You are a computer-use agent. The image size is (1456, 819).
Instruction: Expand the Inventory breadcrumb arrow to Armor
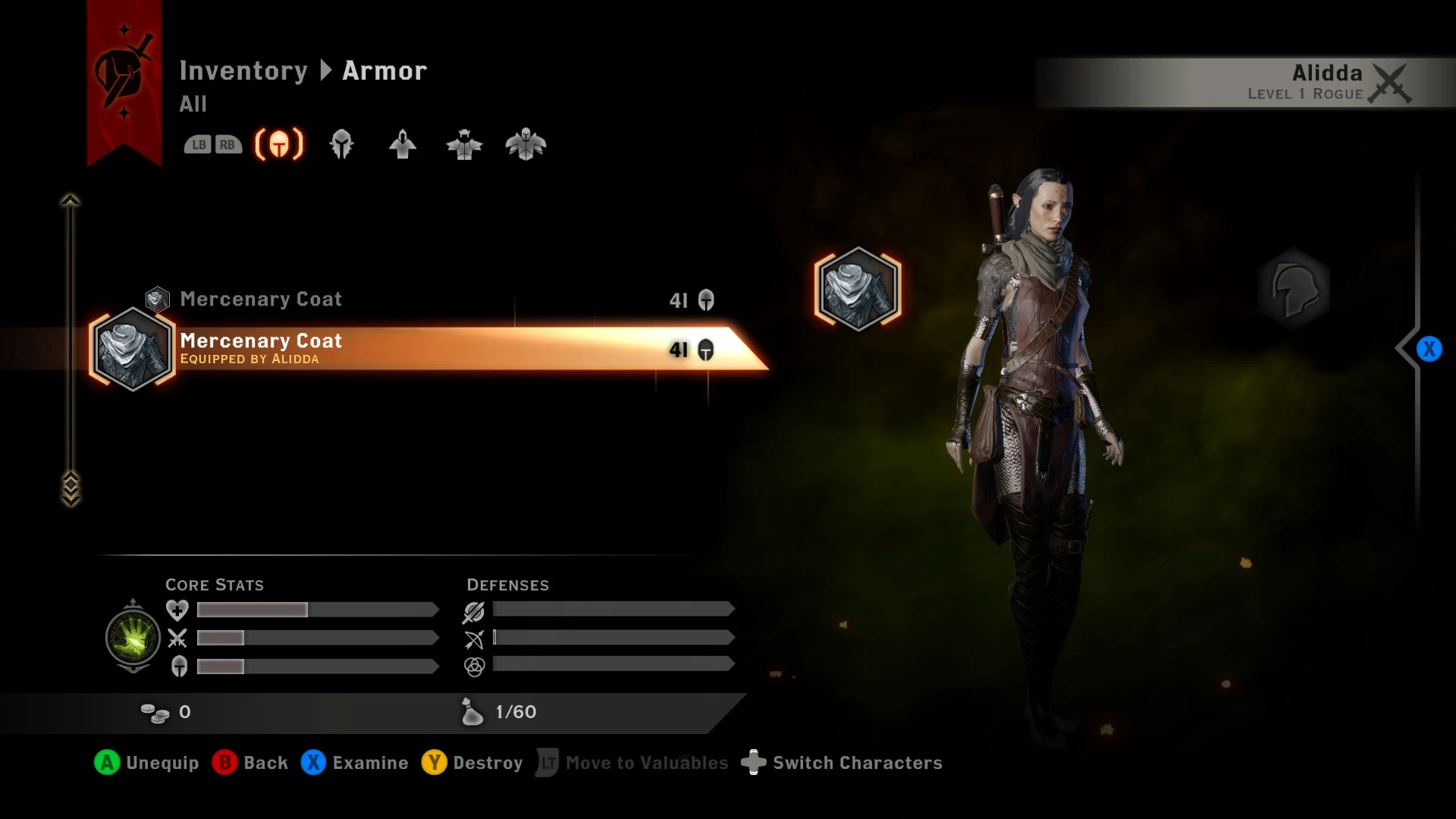326,71
